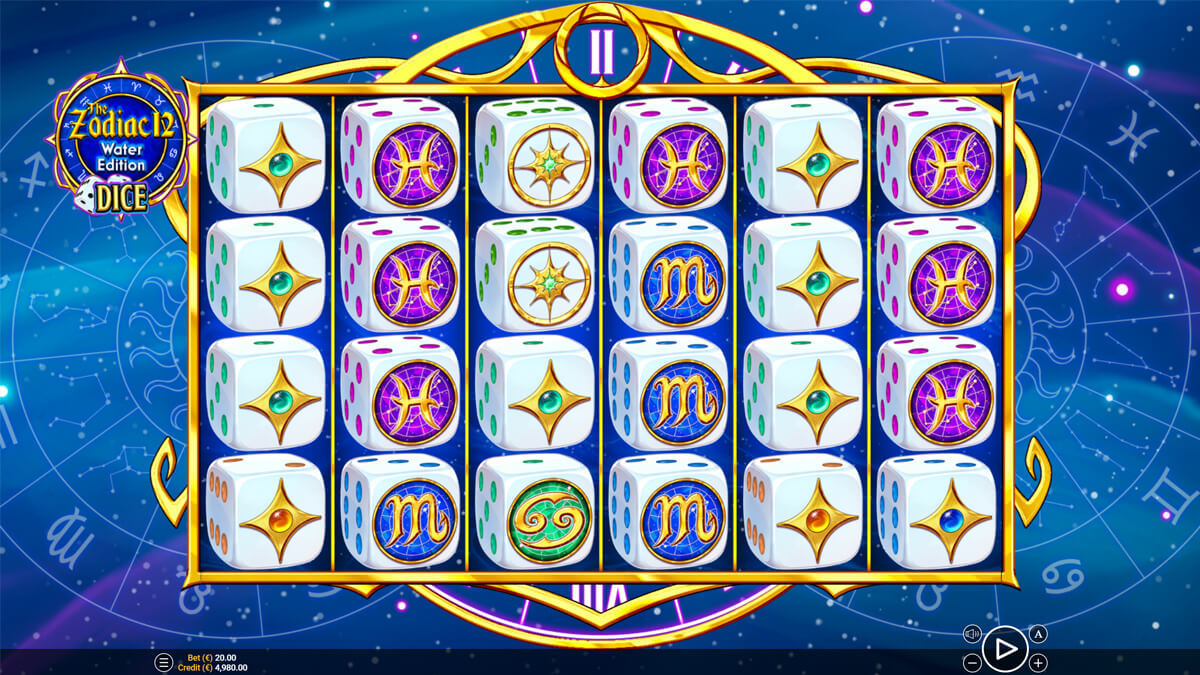Image resolution: width=1200 pixels, height=675 pixels.
Task: Spin the reels with the play button
Action: (1005, 649)
